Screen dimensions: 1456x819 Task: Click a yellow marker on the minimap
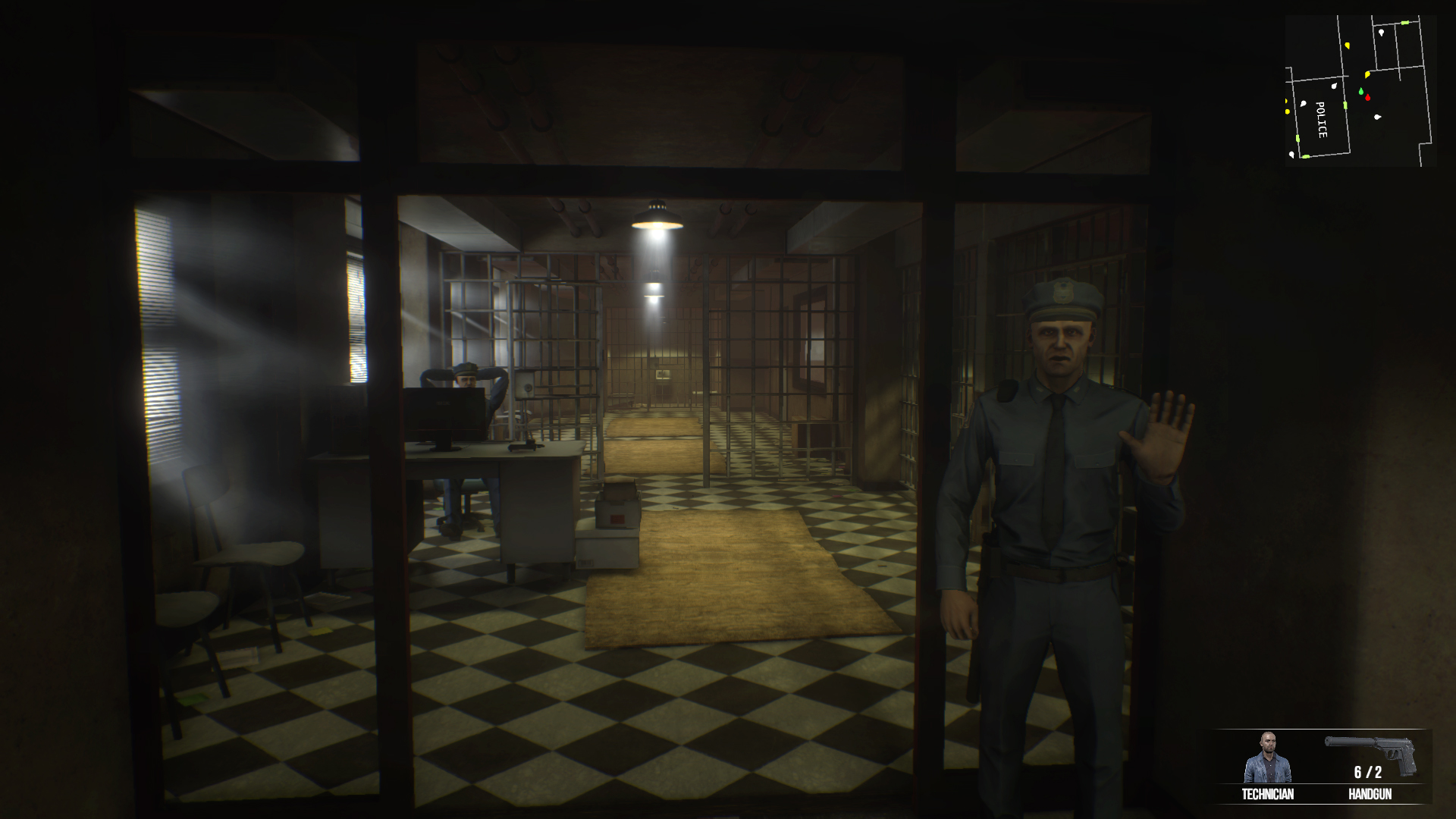(1367, 74)
